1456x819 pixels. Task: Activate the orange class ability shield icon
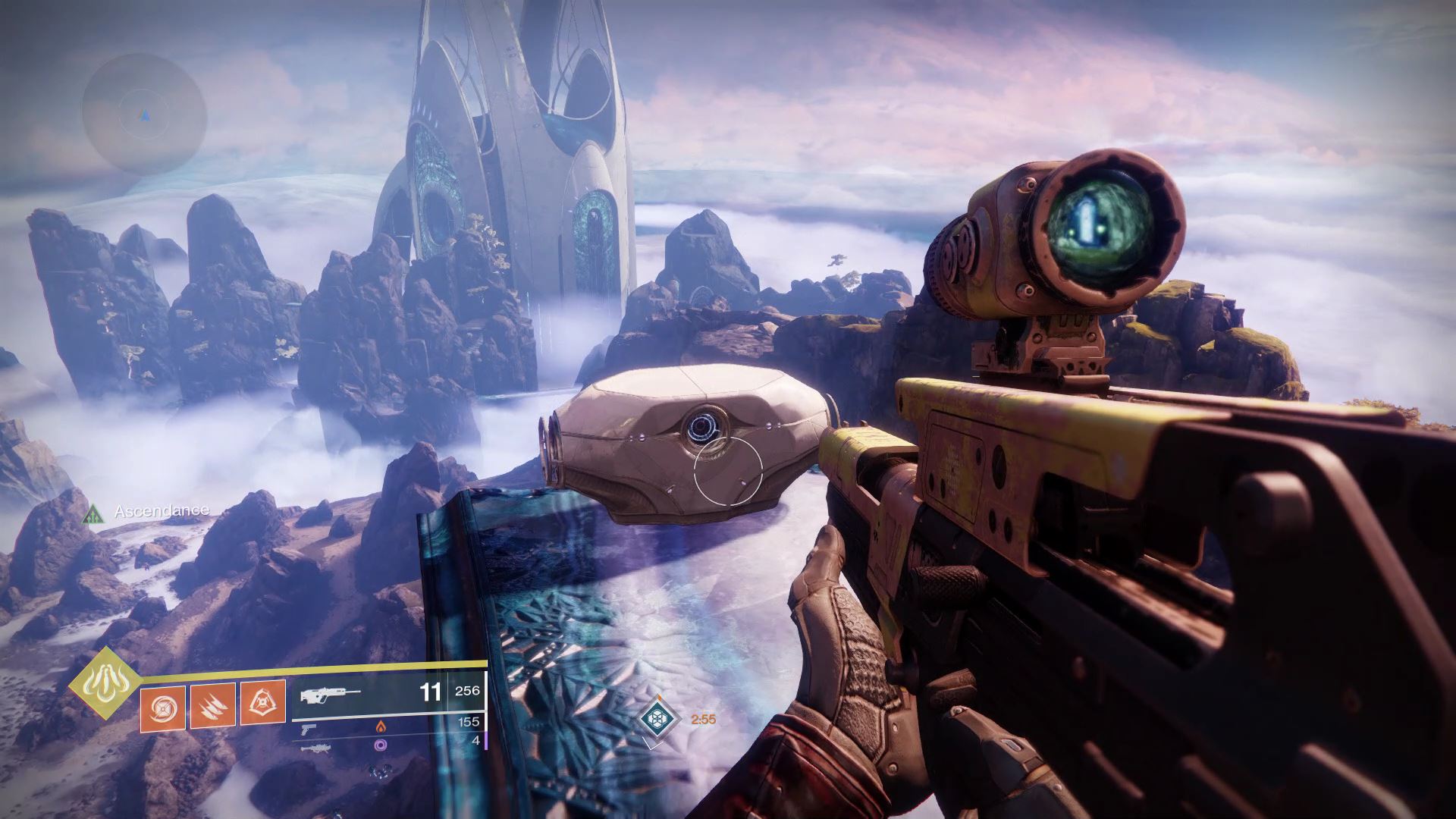tap(262, 701)
